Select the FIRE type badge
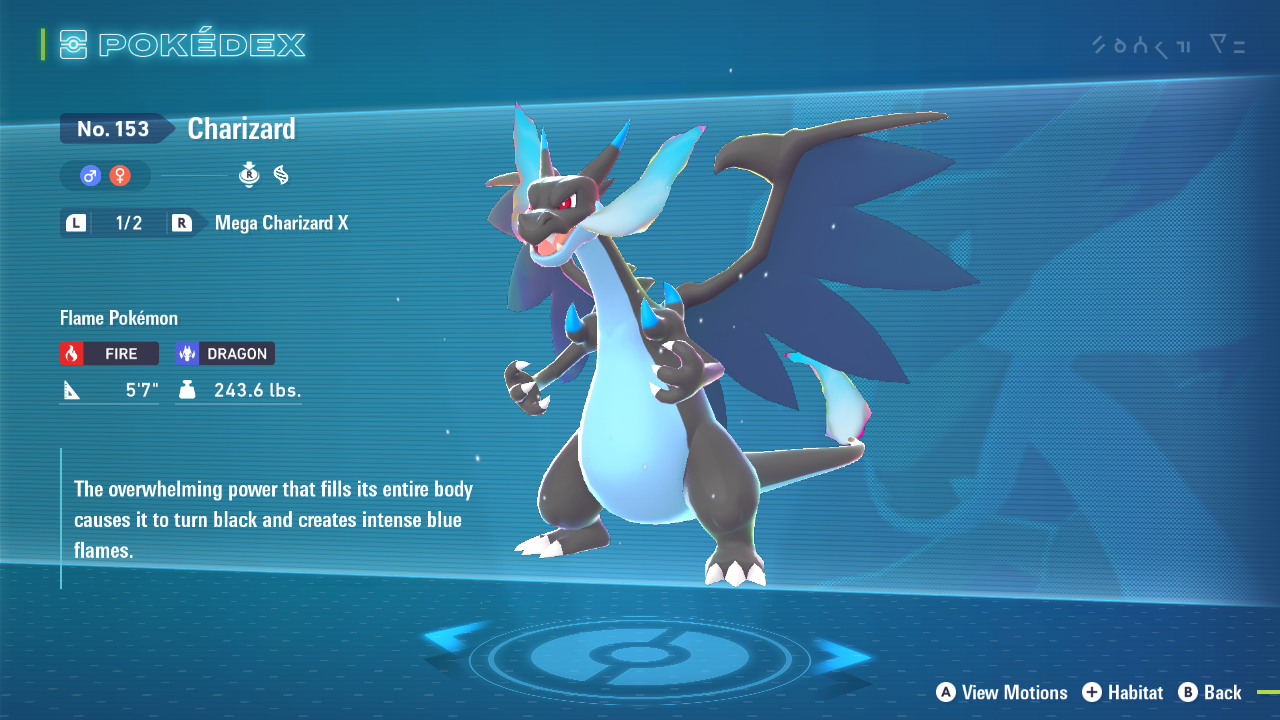Viewport: 1280px width, 720px height. pos(108,353)
